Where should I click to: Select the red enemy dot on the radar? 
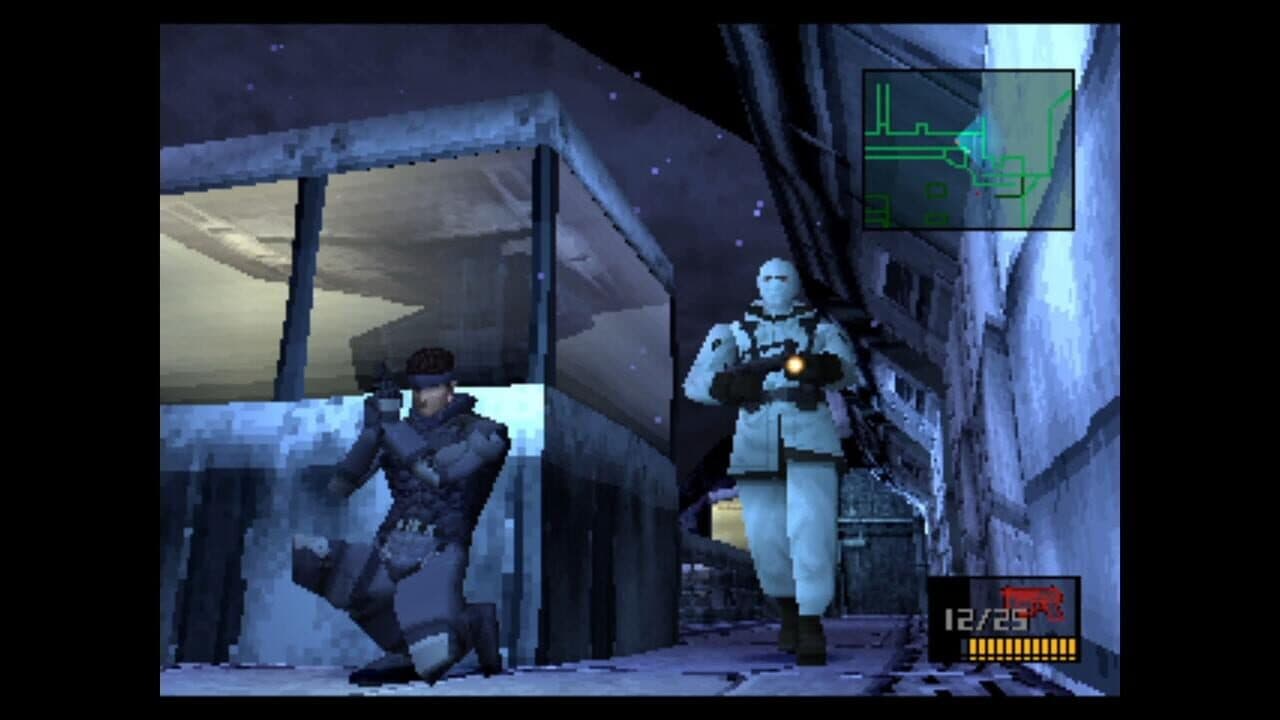tap(978, 192)
